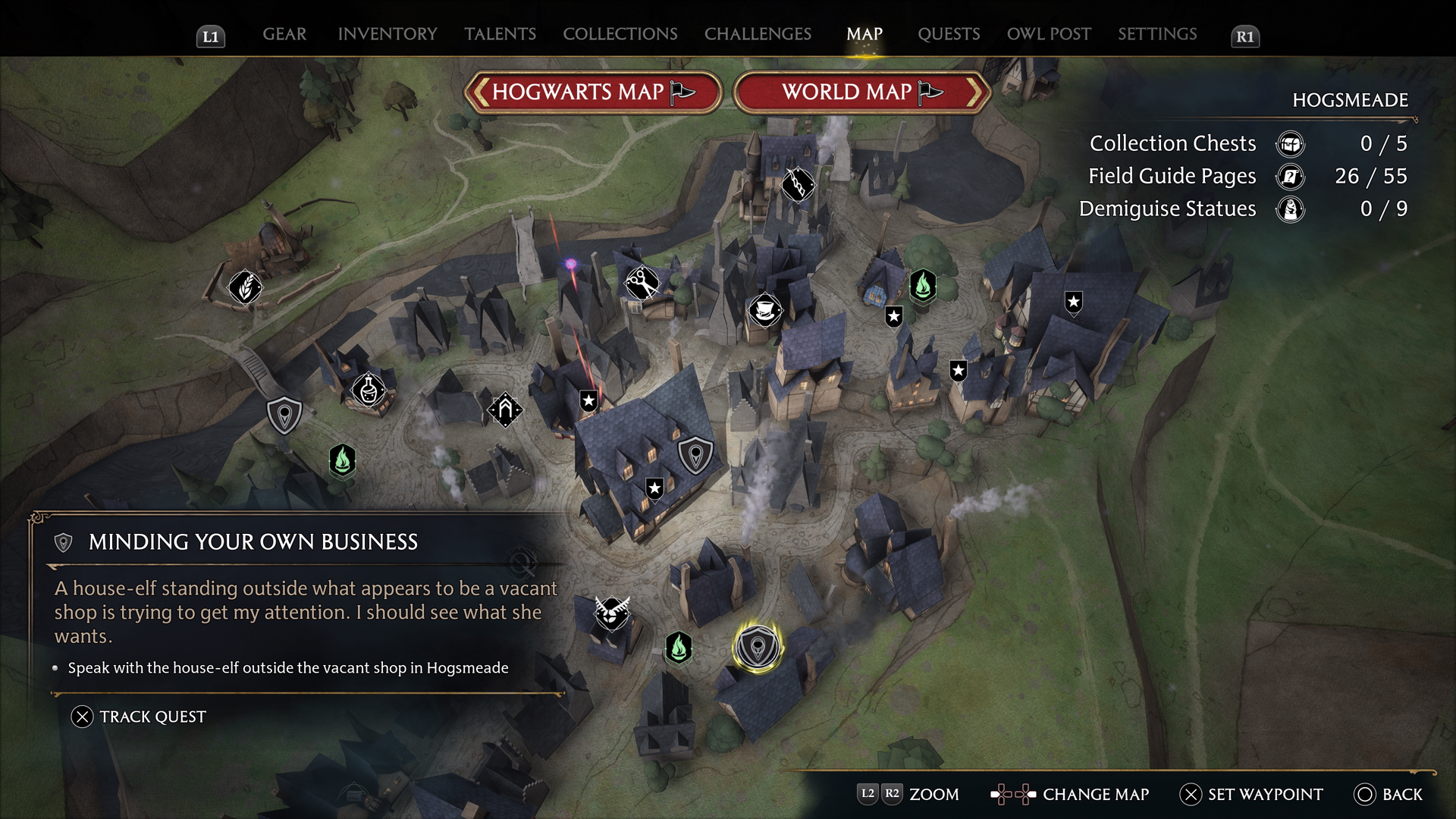The width and height of the screenshot is (1456, 819).
Task: Switch to the Collections menu
Action: (620, 33)
